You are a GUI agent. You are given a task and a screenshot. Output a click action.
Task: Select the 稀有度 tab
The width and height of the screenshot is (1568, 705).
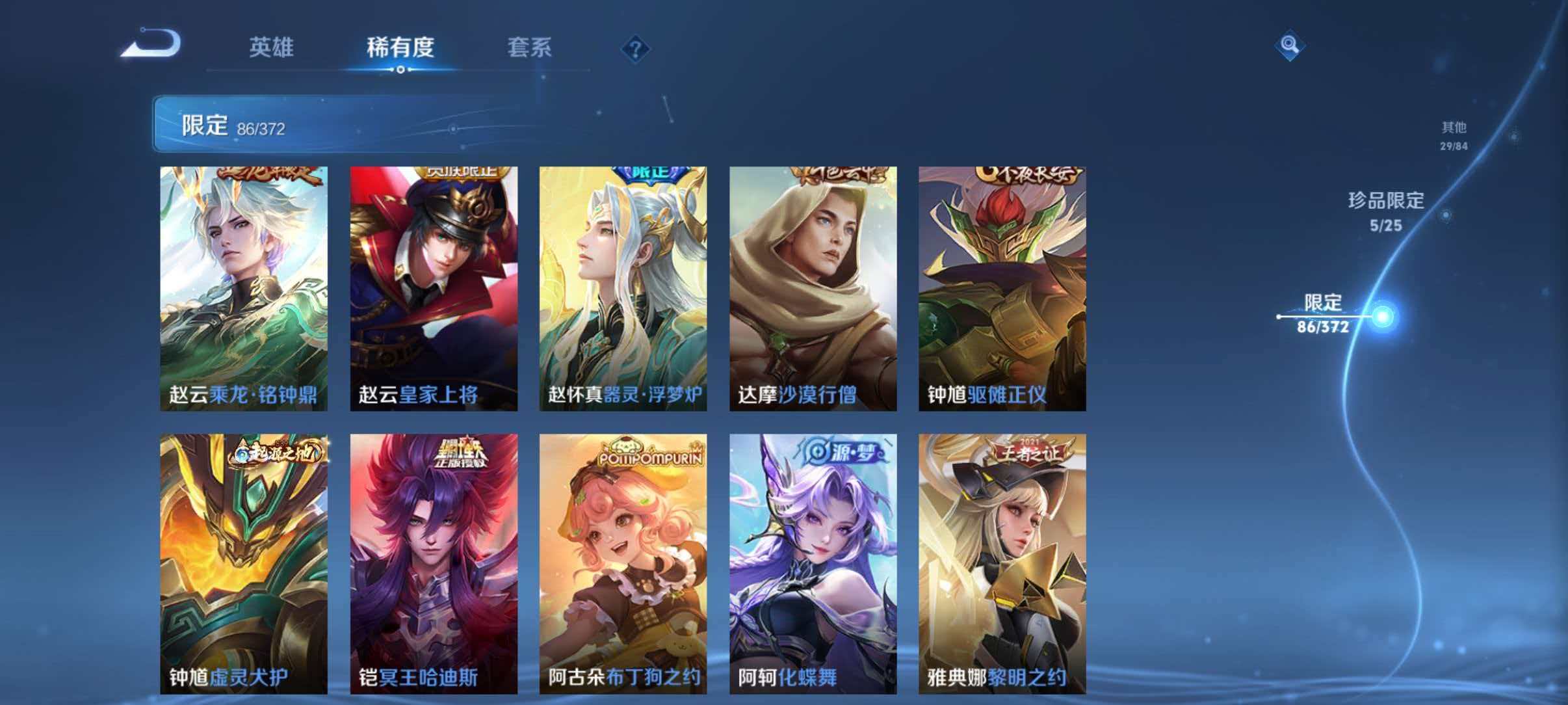[400, 48]
